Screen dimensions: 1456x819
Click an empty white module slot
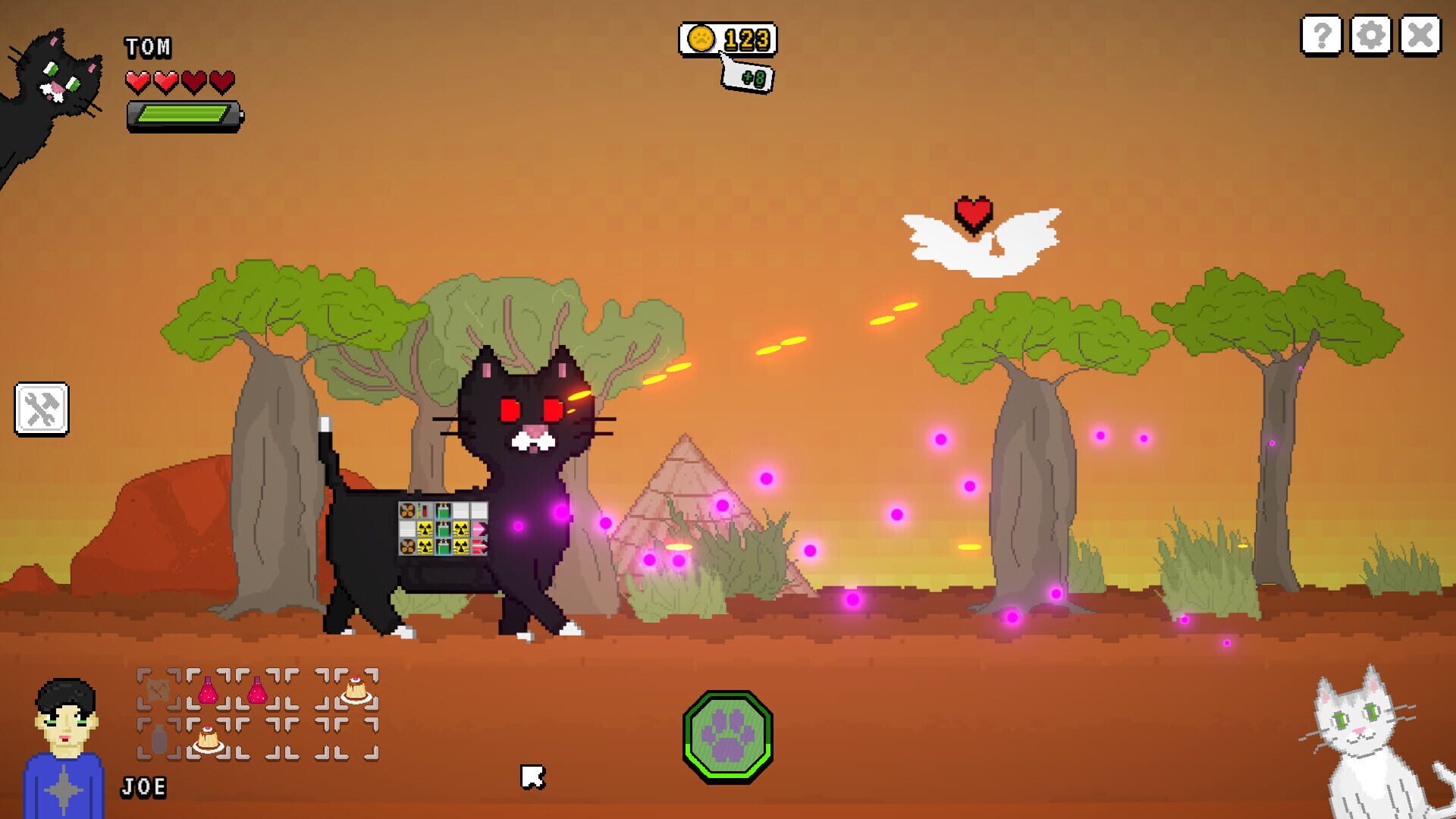(x=461, y=511)
